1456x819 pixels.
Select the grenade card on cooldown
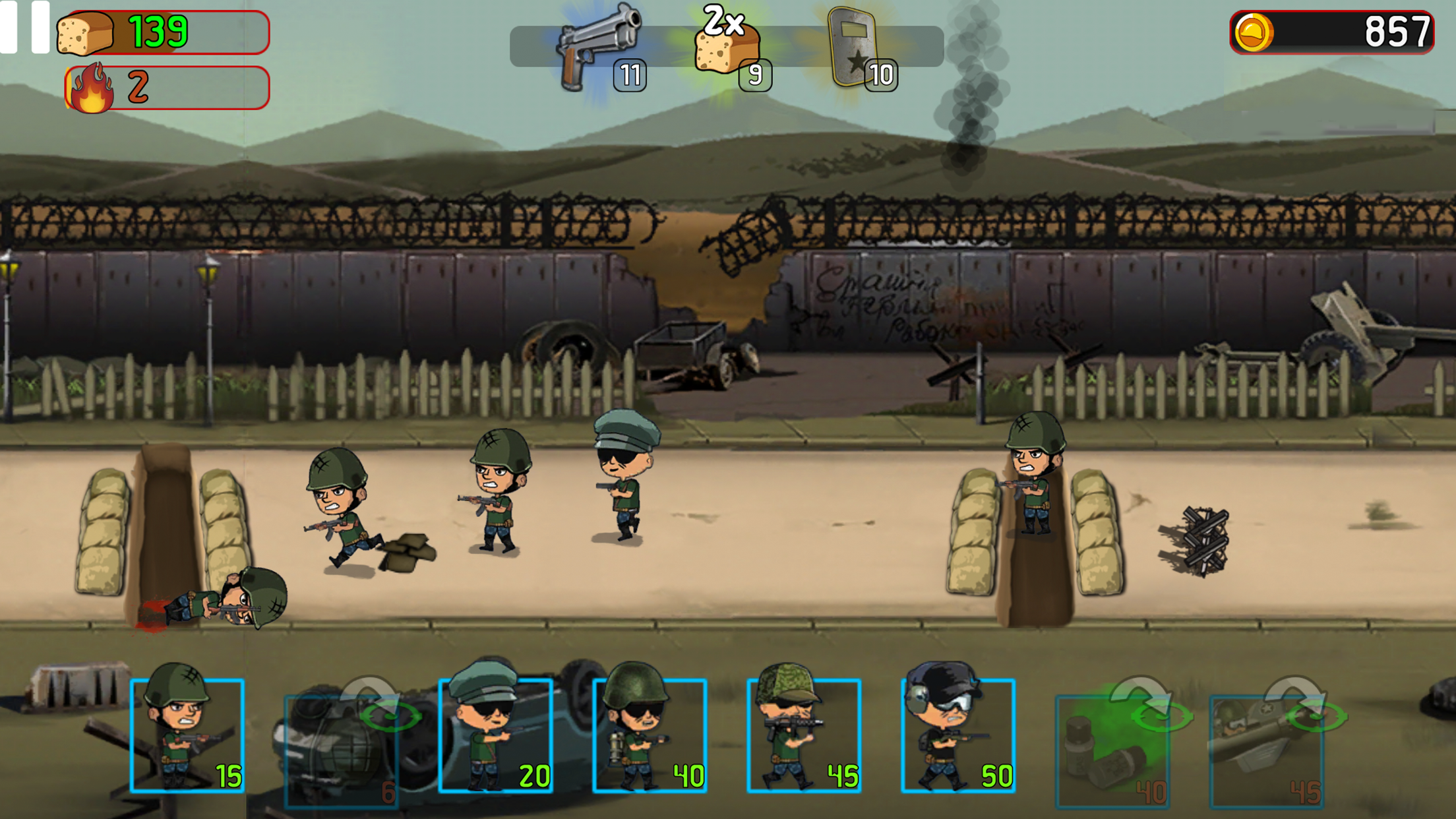tap(342, 750)
